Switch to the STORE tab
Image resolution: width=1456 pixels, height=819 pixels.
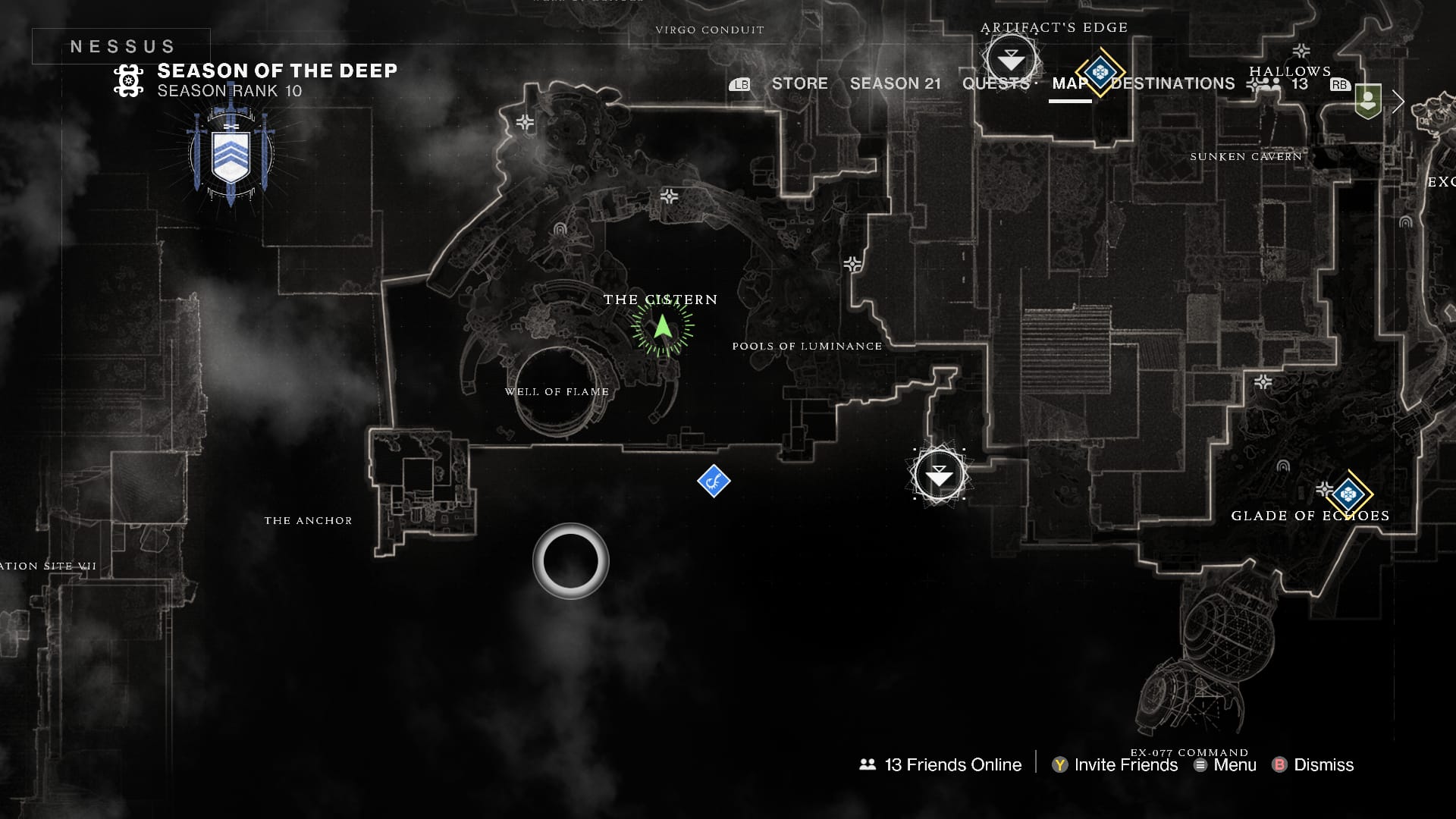click(799, 83)
